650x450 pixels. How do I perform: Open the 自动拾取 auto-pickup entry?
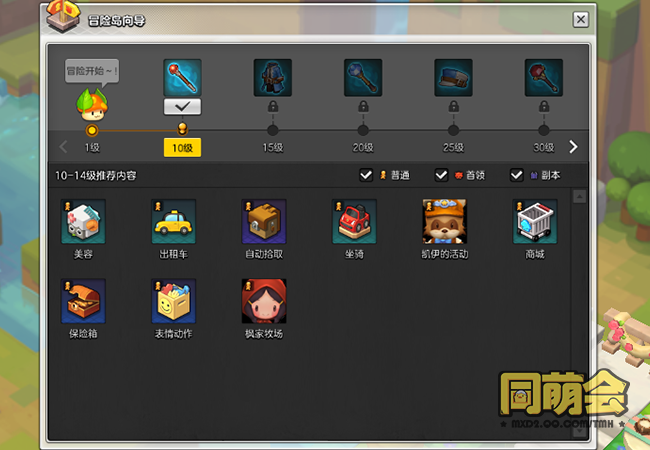pos(264,222)
